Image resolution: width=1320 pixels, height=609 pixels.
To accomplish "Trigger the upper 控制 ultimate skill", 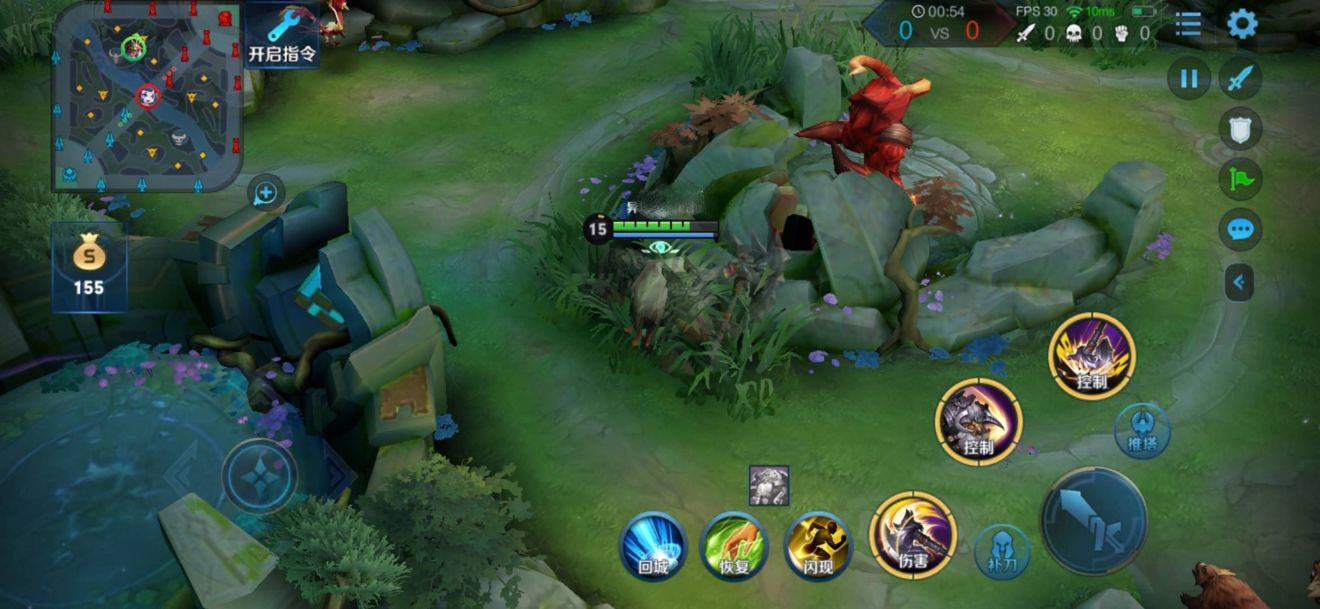I will coord(1091,356).
